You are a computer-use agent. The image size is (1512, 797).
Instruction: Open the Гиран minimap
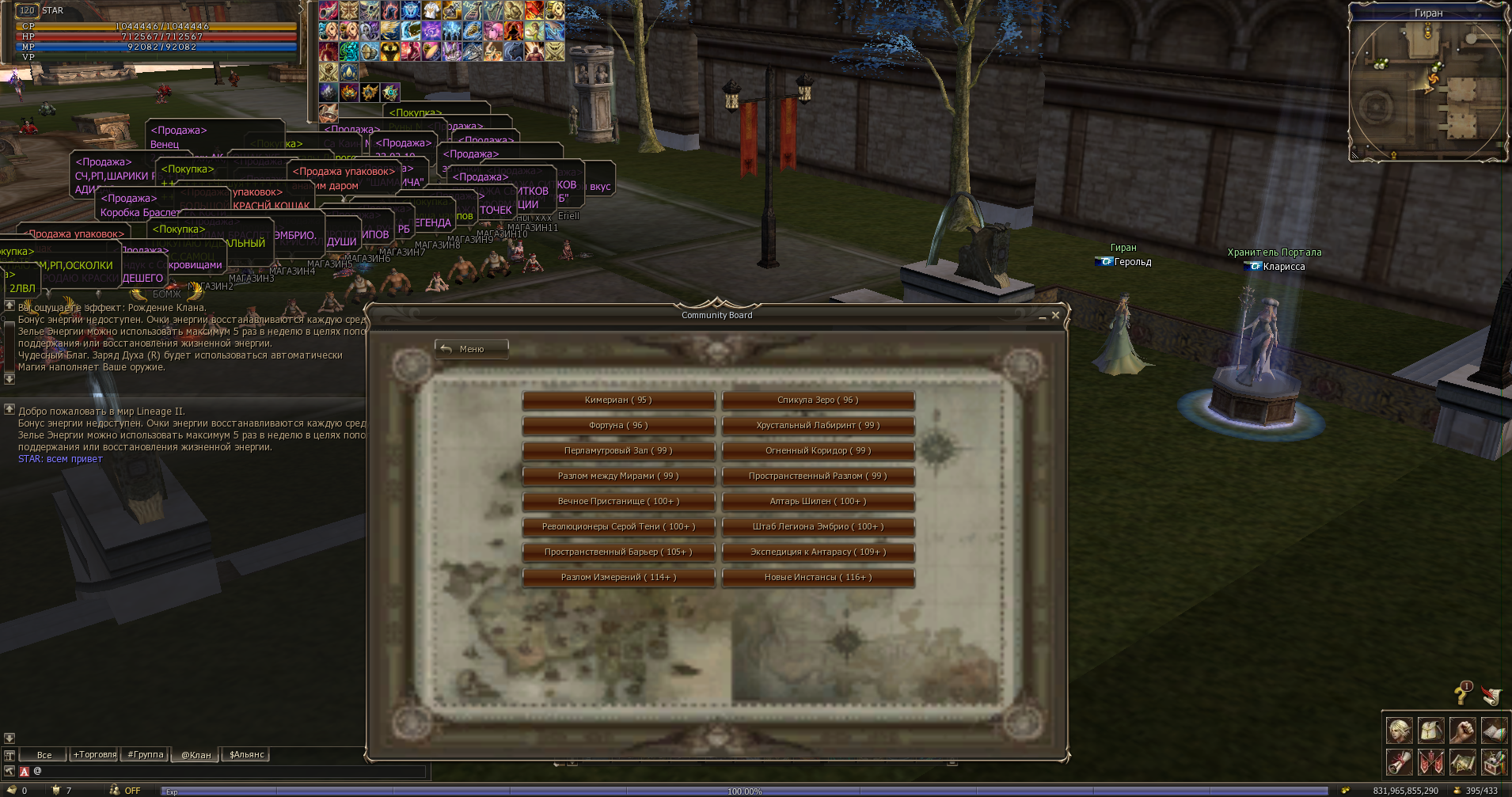[1427, 87]
